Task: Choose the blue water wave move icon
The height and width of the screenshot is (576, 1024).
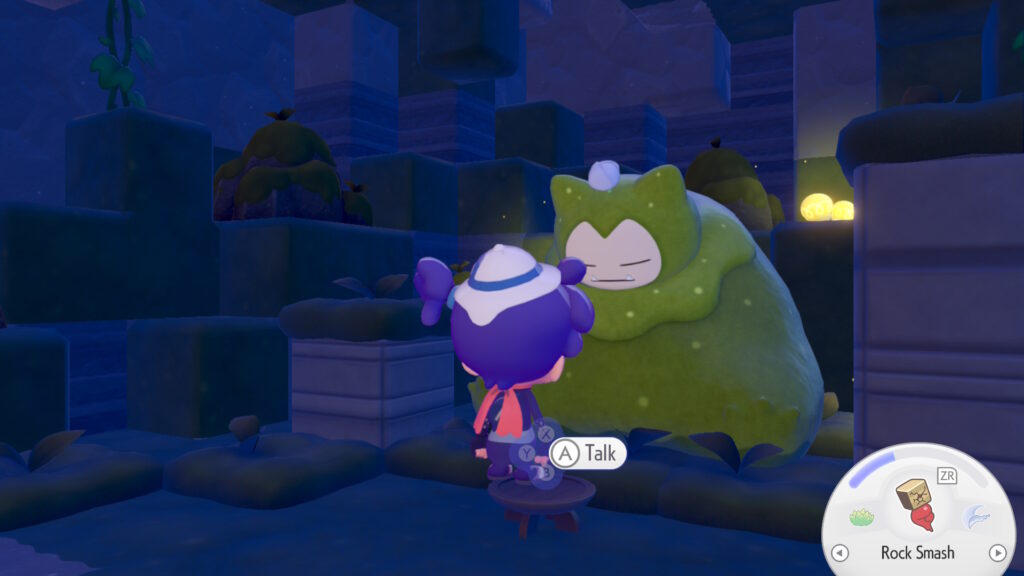Action: [x=975, y=516]
